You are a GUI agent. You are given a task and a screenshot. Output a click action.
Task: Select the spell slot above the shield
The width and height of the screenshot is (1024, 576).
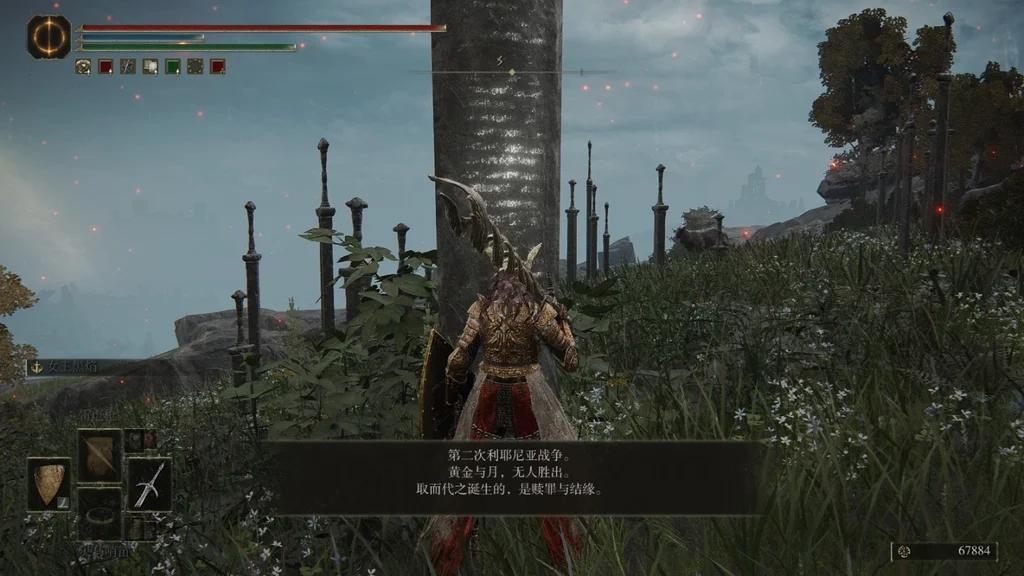99,455
